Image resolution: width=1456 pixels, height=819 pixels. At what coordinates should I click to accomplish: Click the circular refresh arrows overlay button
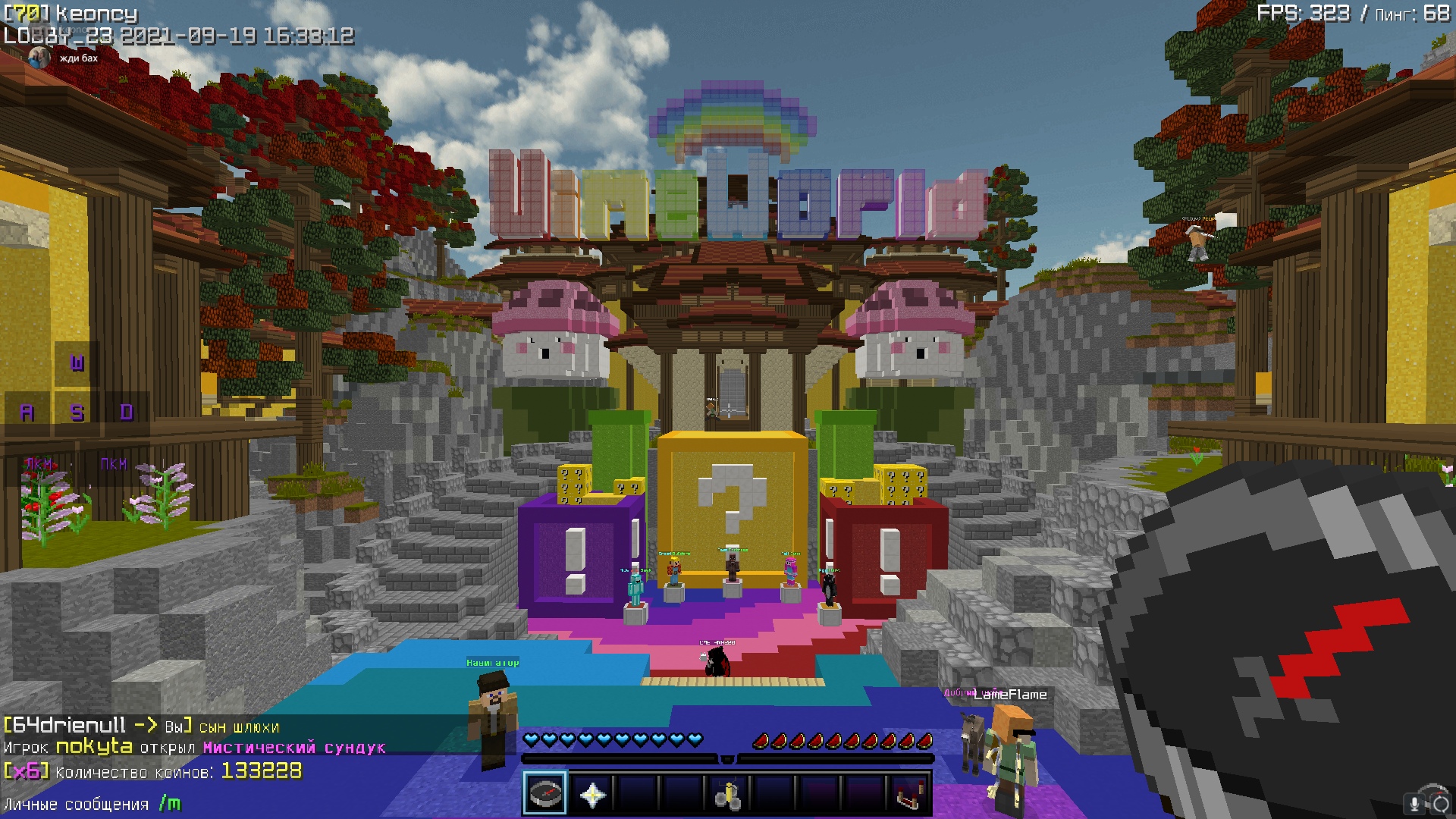click(1439, 804)
